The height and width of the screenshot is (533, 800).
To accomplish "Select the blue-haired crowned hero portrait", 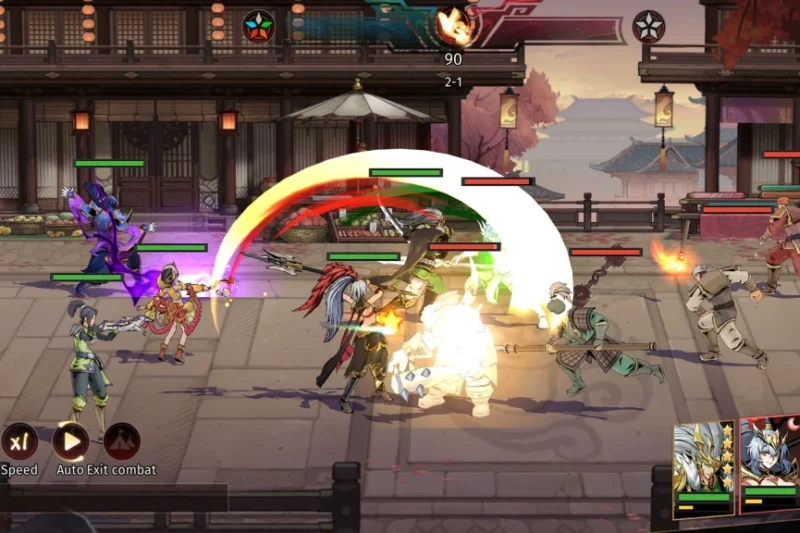I will 771,455.
